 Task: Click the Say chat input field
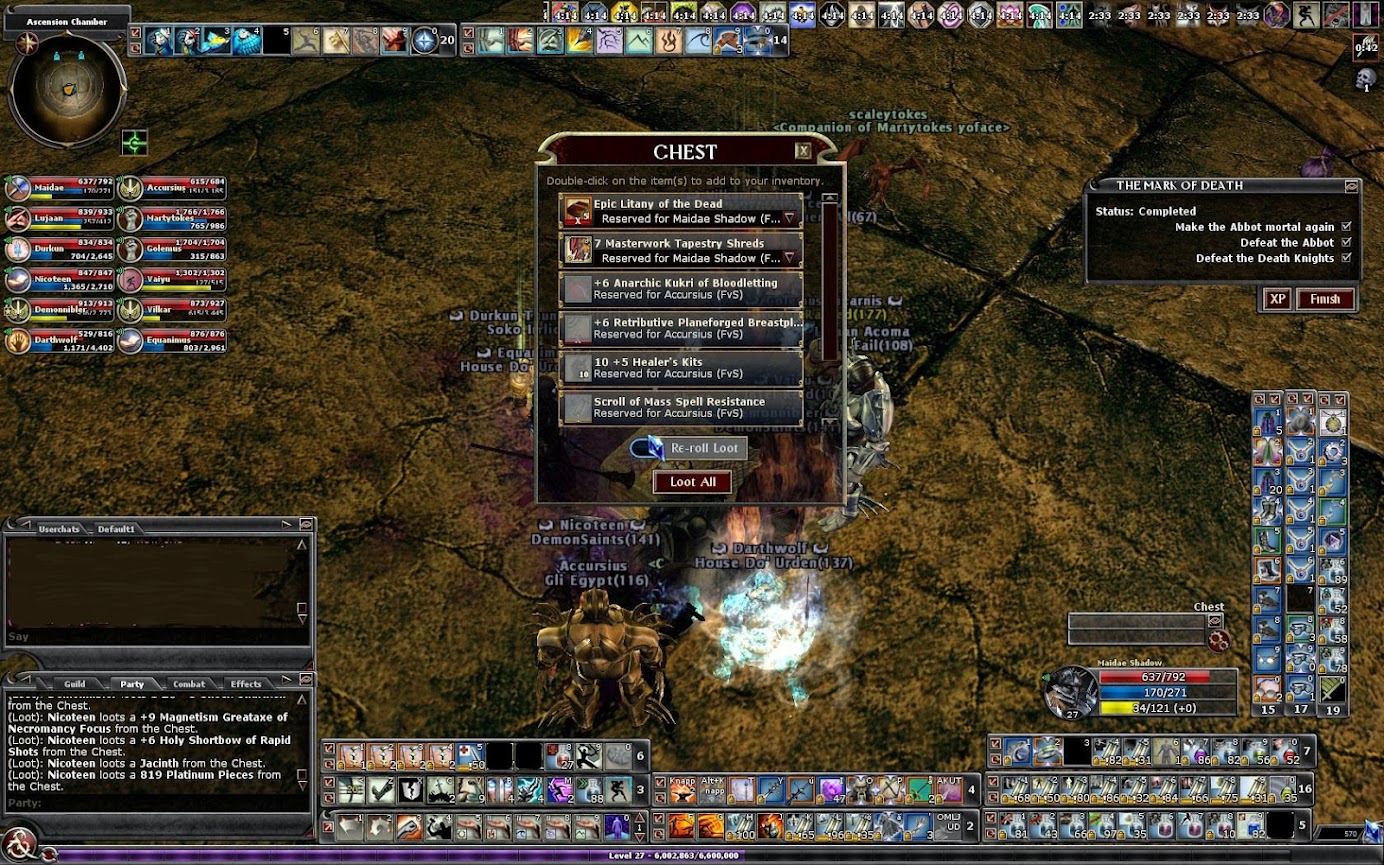[x=150, y=636]
